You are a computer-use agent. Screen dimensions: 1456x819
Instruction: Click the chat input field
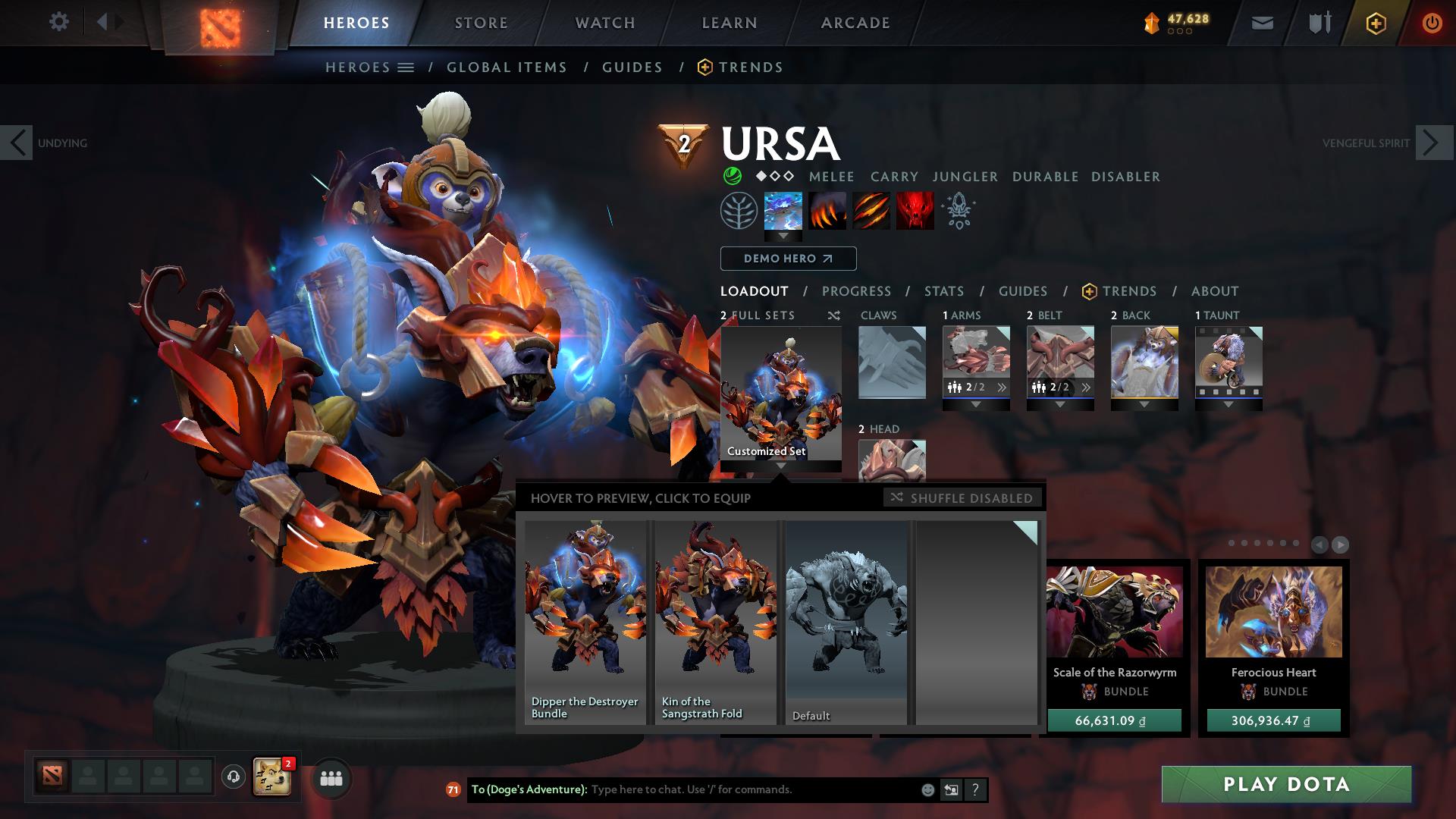720,789
